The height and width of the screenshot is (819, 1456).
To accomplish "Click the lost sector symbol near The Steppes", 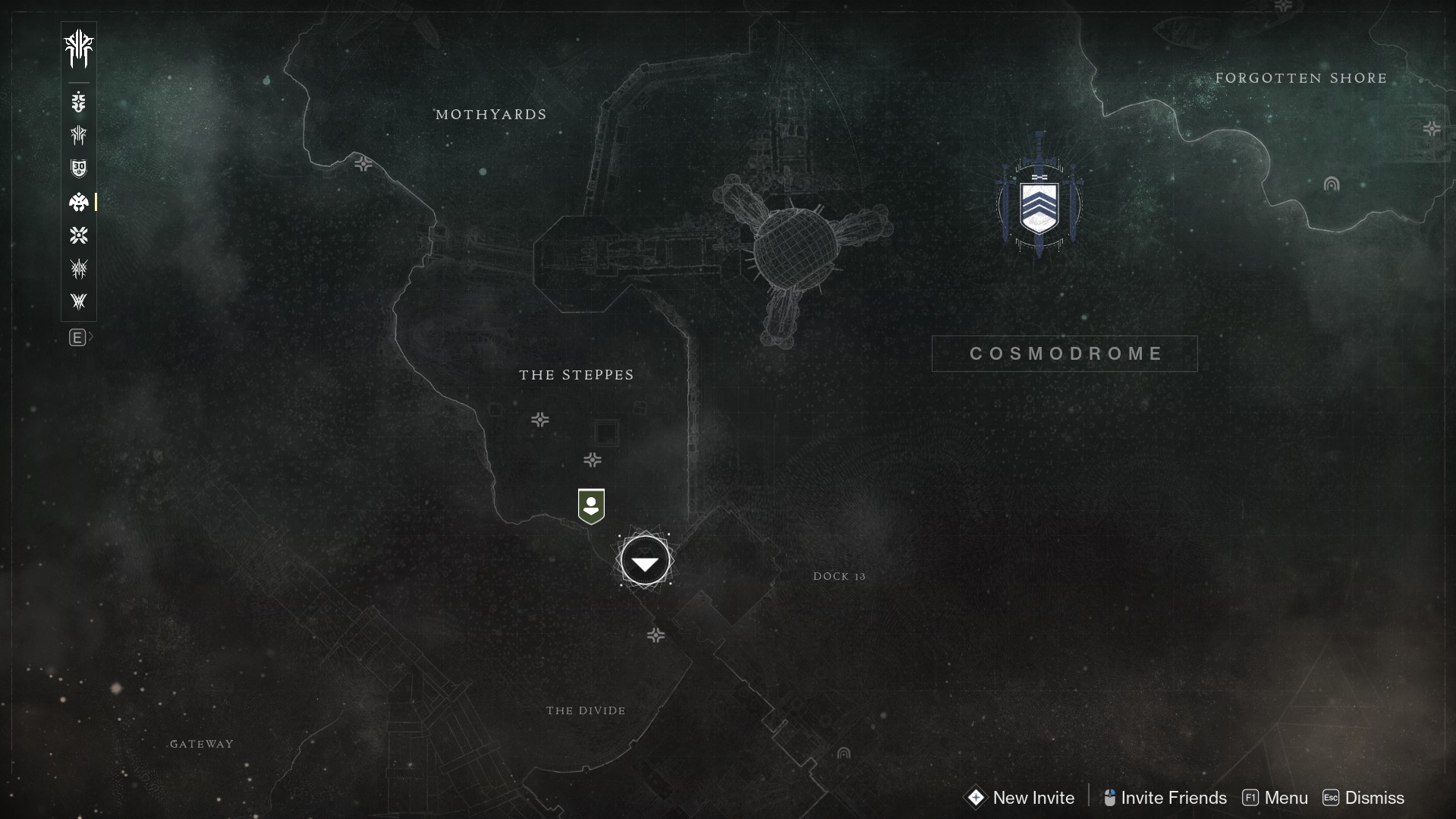I will point(539,420).
